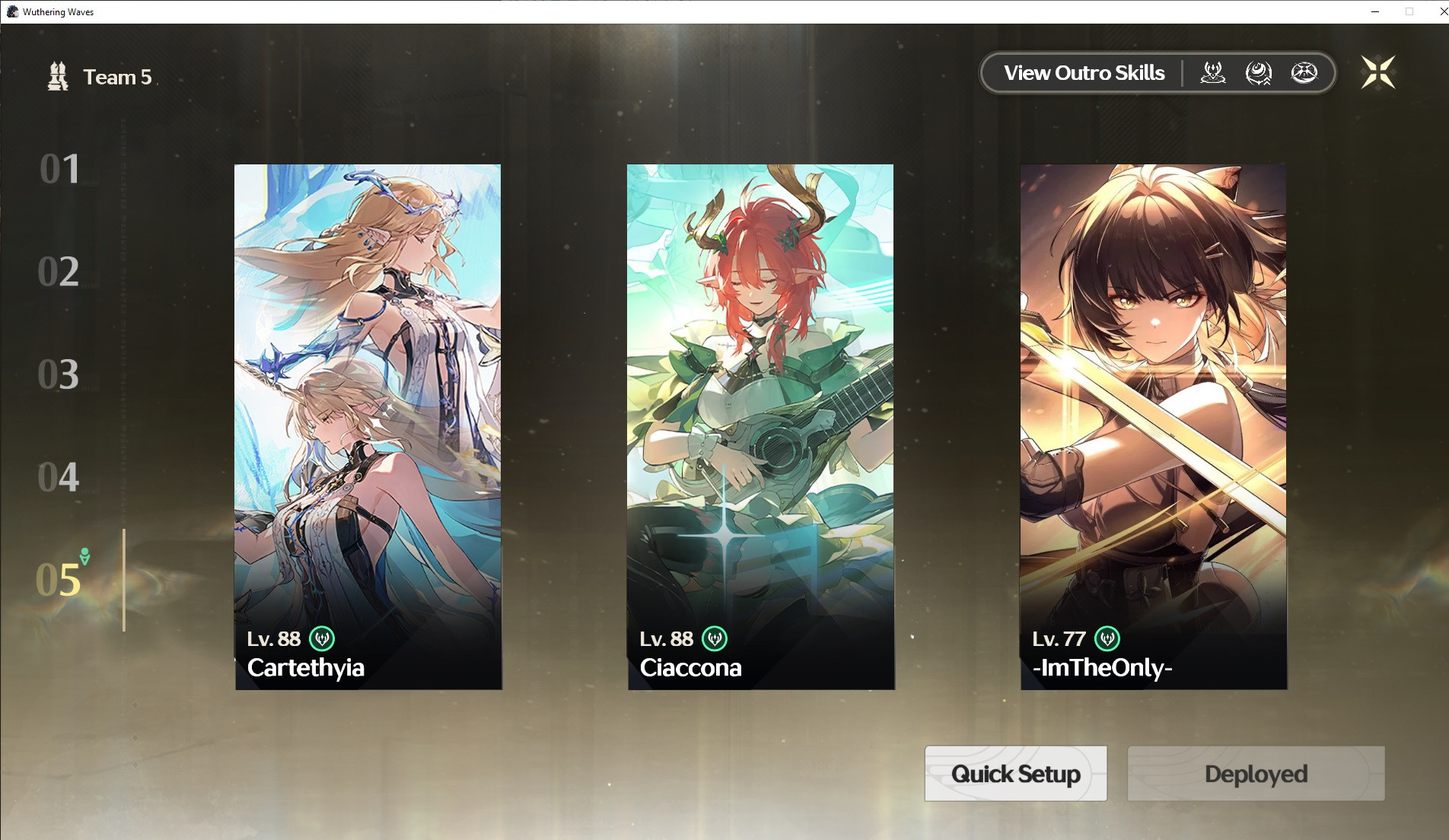Select Cartethyia's outro skill icon beside View Outro Skills
Image resolution: width=1449 pixels, height=840 pixels.
coord(1213,72)
